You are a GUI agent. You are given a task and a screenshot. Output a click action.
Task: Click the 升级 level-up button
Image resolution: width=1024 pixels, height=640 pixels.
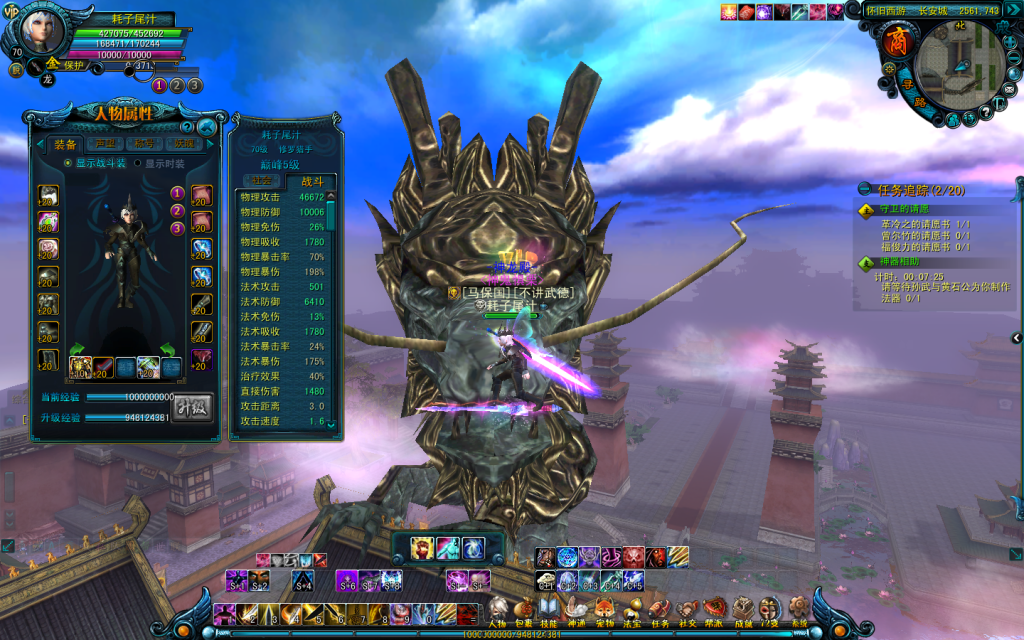pos(192,407)
